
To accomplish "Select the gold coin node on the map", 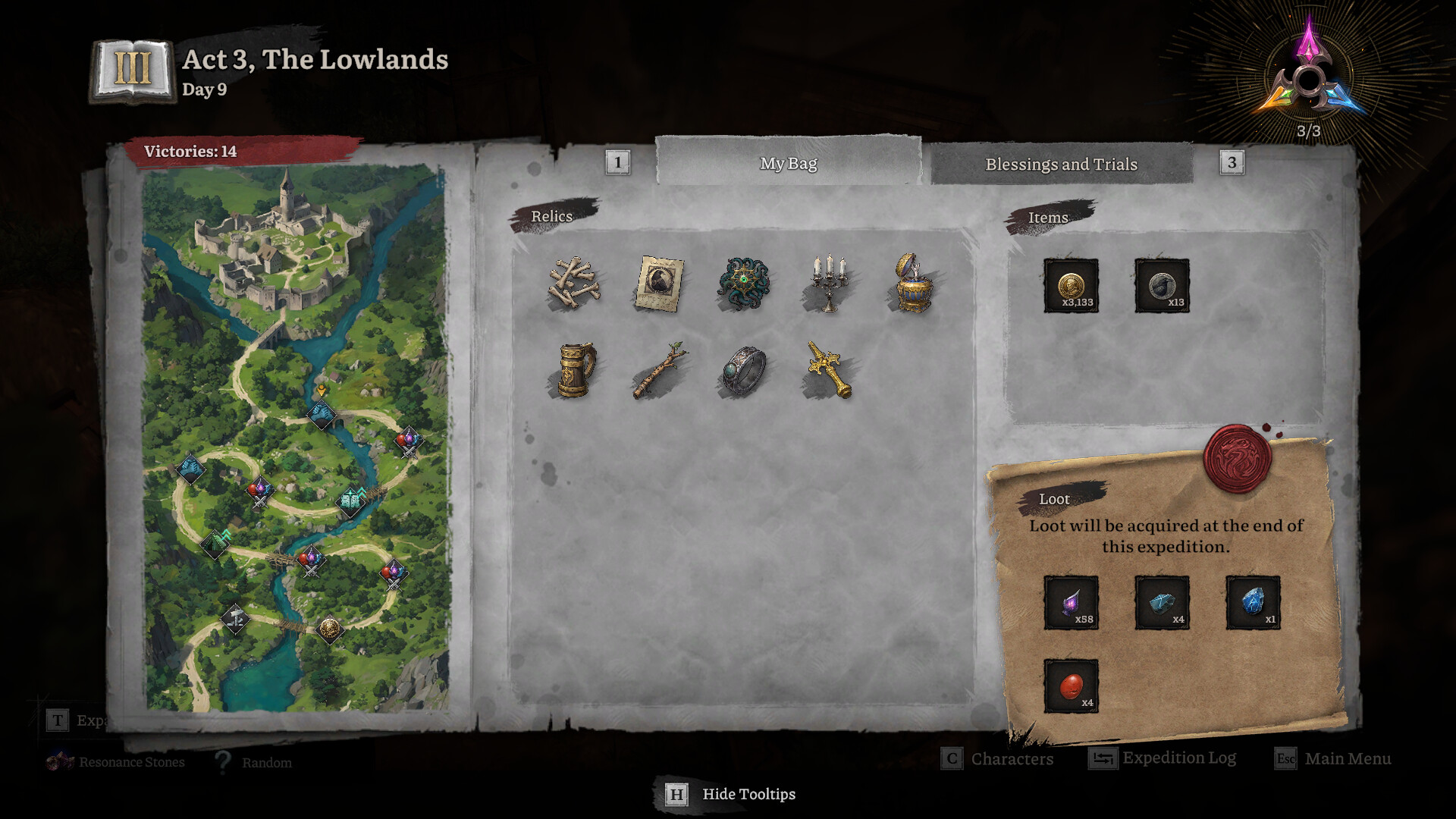I will coord(329,629).
